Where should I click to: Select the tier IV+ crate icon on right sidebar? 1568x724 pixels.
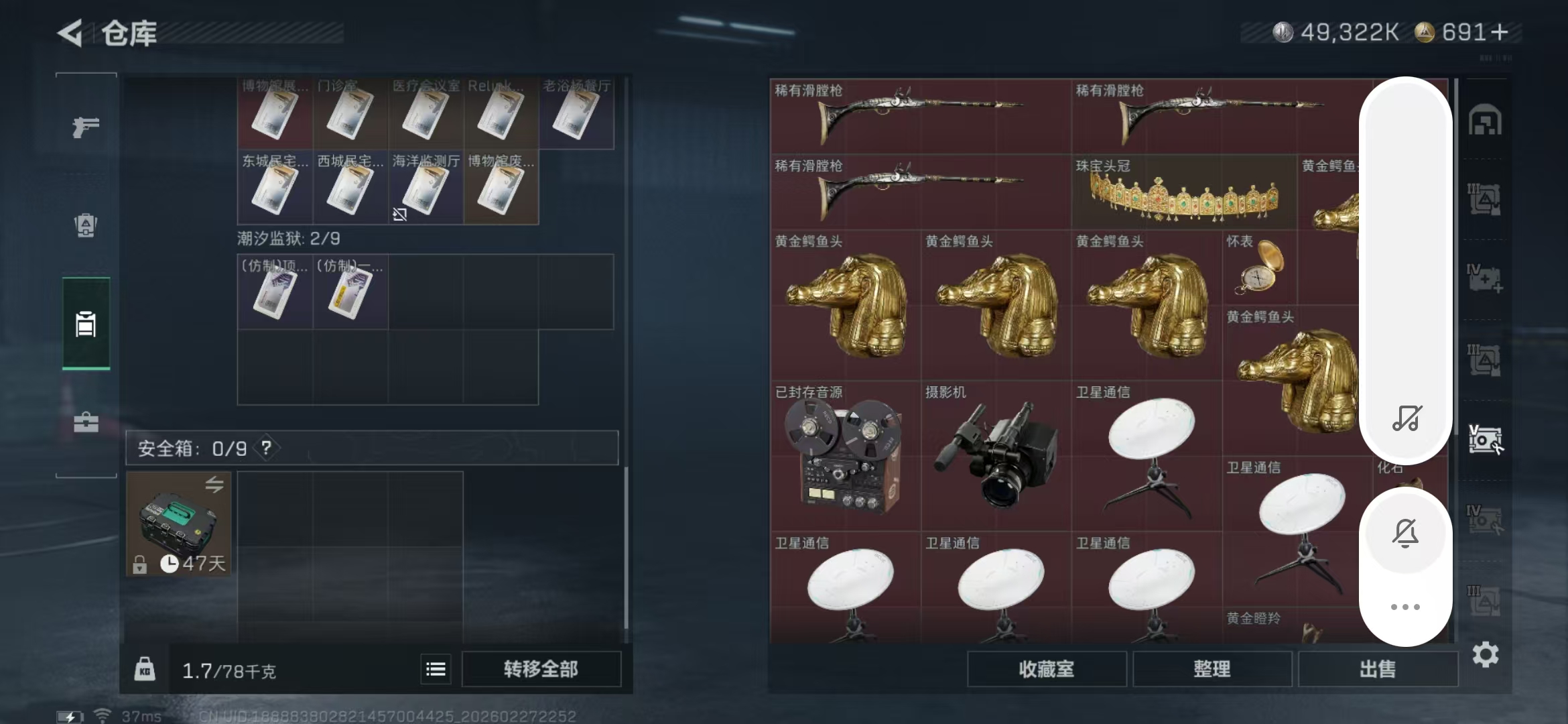pos(1484,278)
